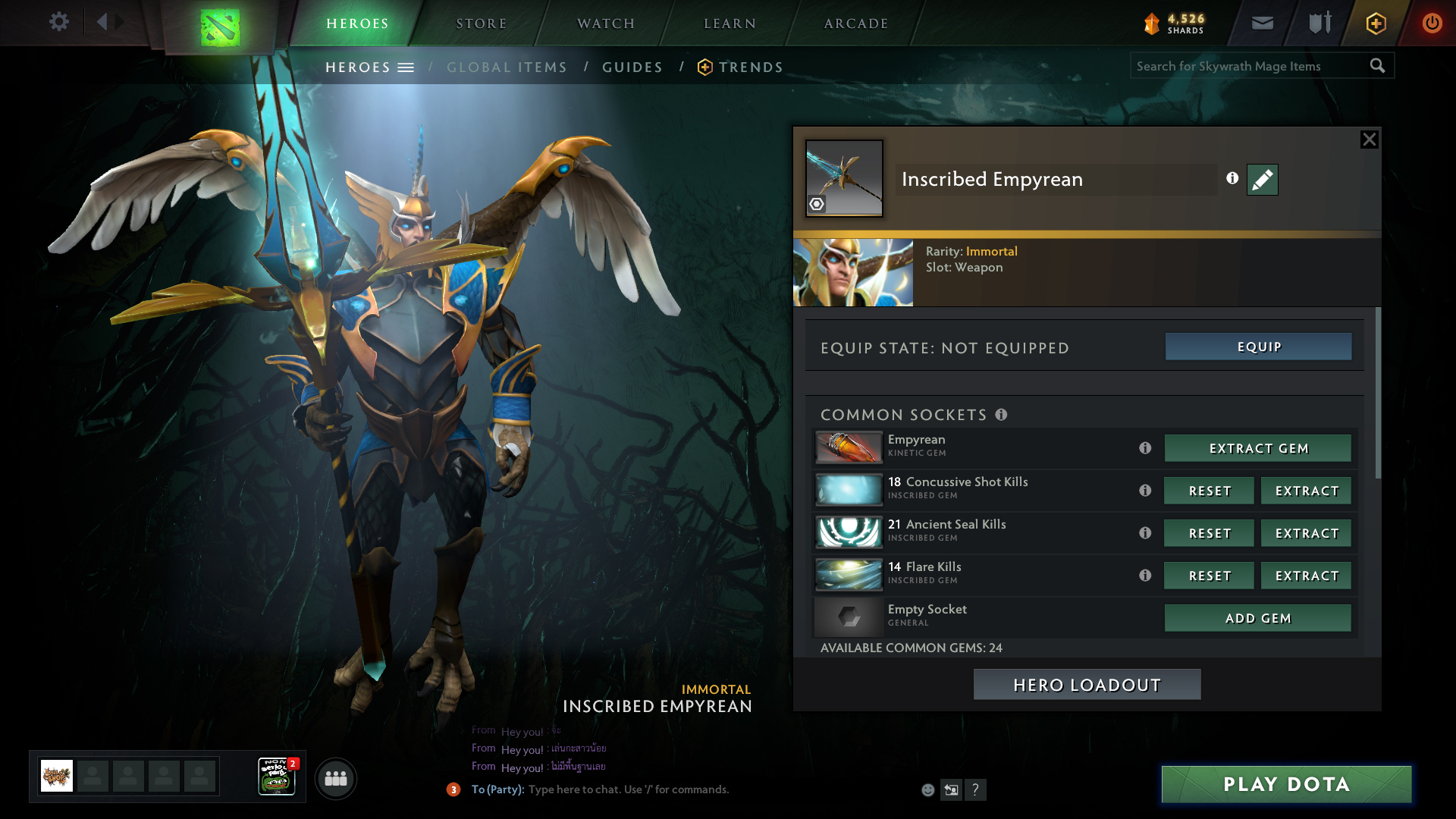
Task: Open the Hero Loadout screen
Action: point(1087,685)
